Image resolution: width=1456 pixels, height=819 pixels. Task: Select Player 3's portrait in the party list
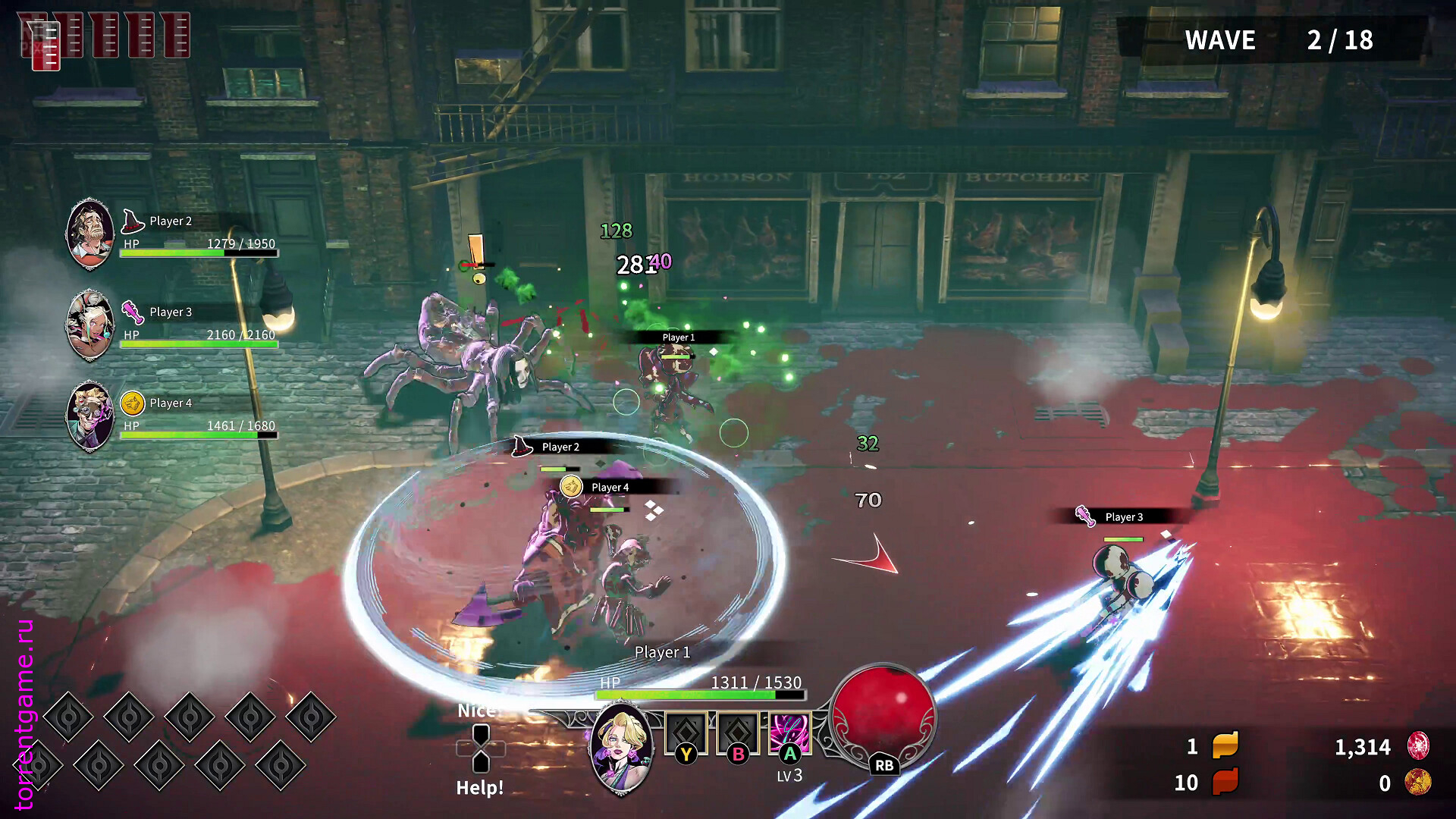click(x=90, y=325)
